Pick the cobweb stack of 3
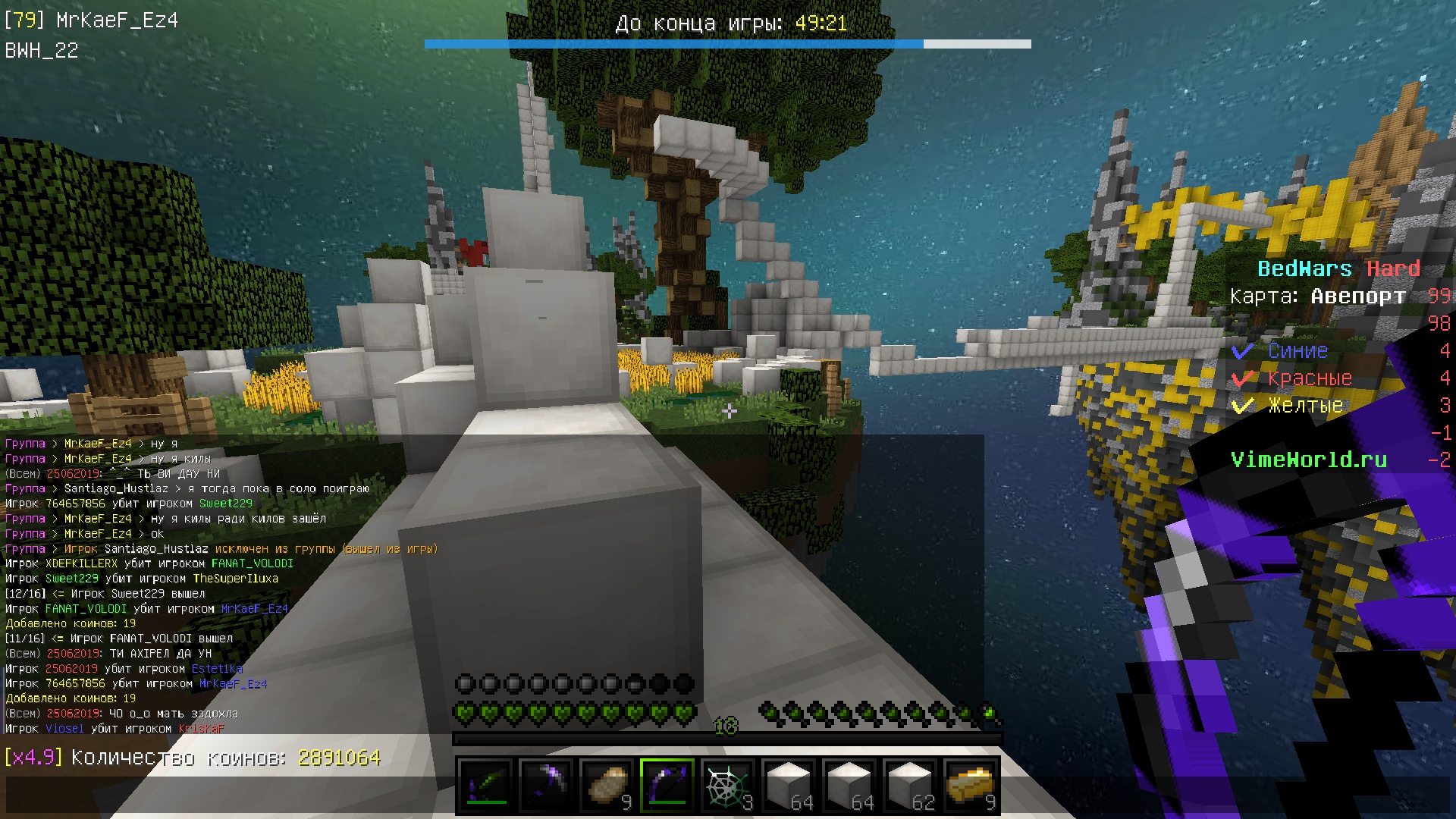This screenshot has height=819, width=1456. [x=728, y=786]
